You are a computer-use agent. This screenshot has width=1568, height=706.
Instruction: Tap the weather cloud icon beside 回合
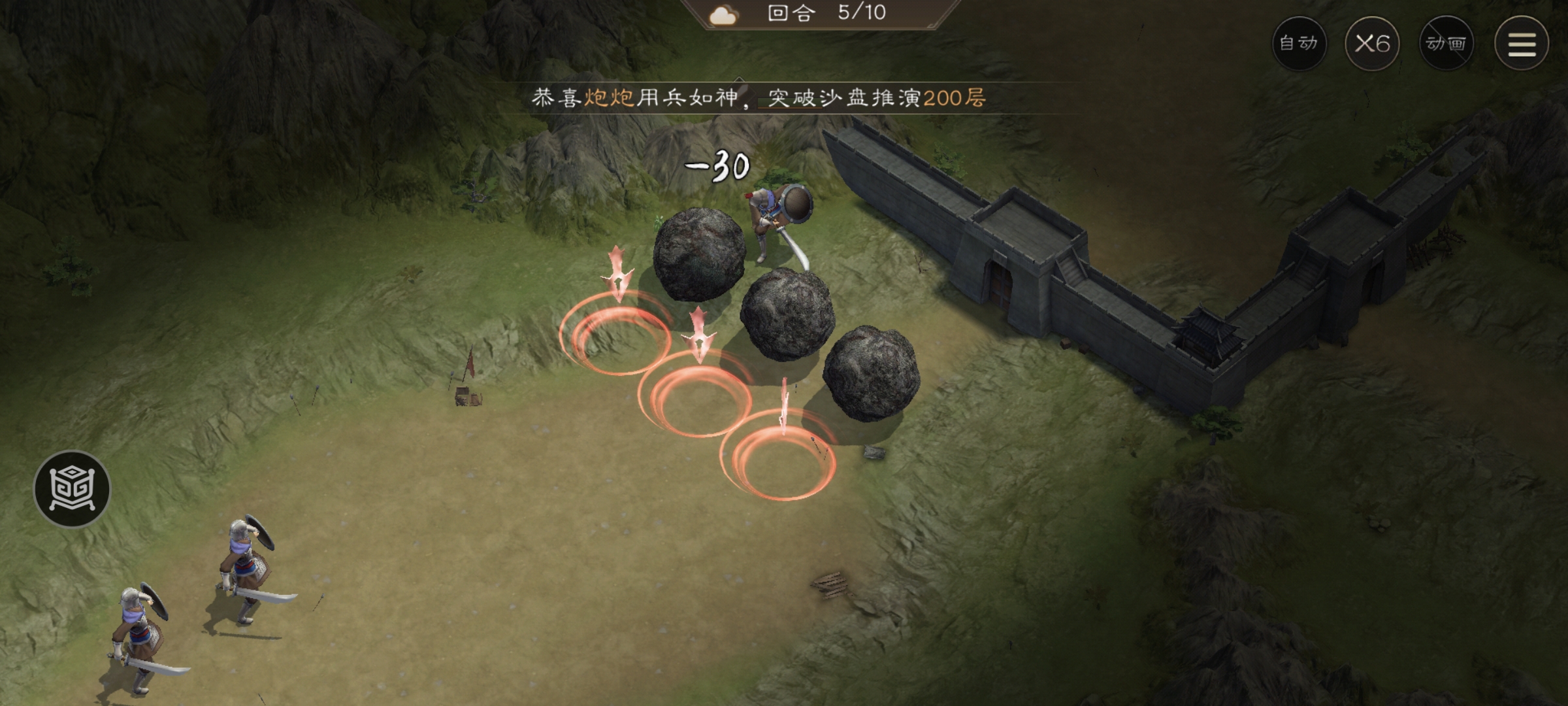722,16
